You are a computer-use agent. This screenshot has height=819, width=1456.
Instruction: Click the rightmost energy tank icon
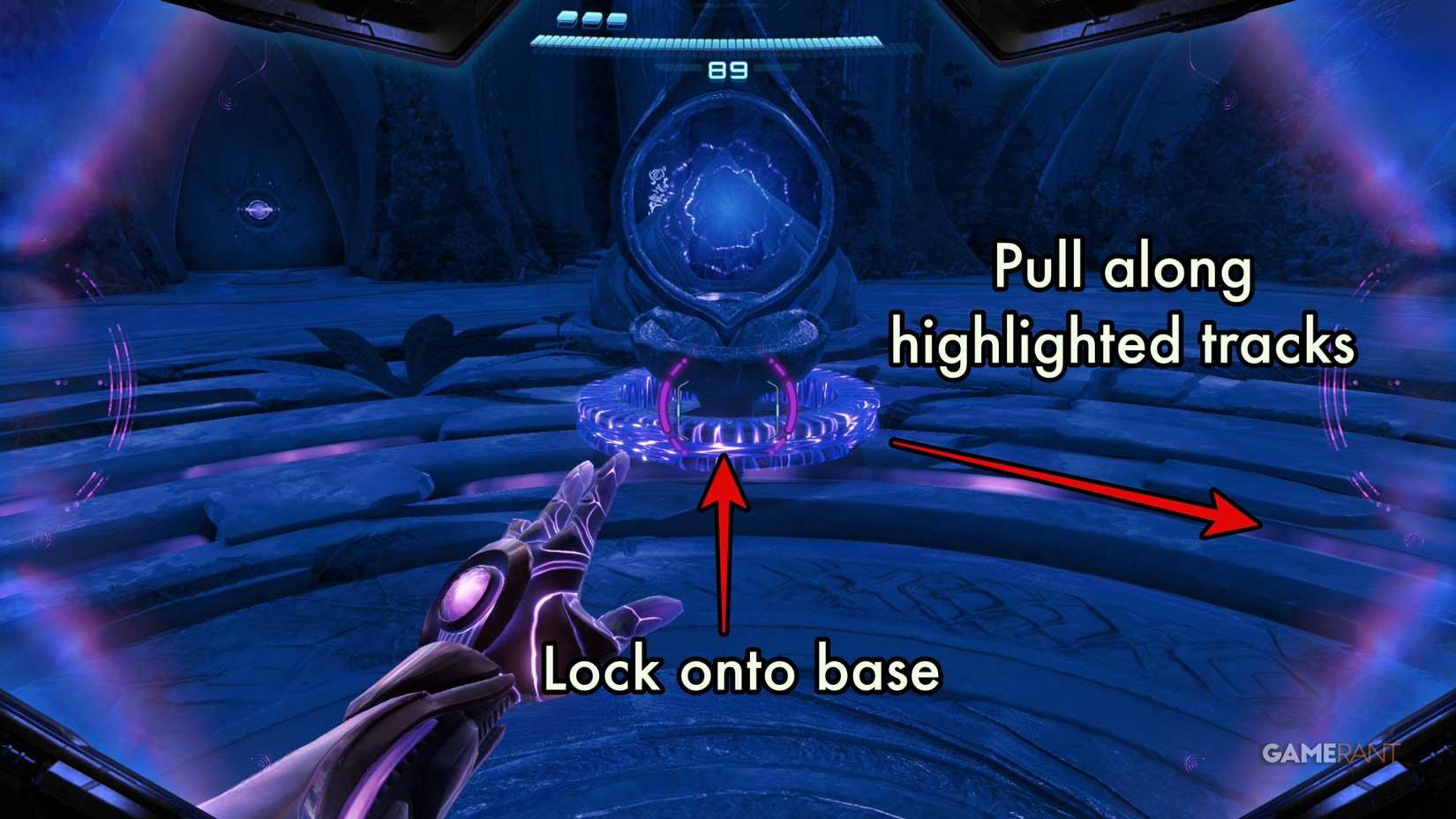pos(616,19)
